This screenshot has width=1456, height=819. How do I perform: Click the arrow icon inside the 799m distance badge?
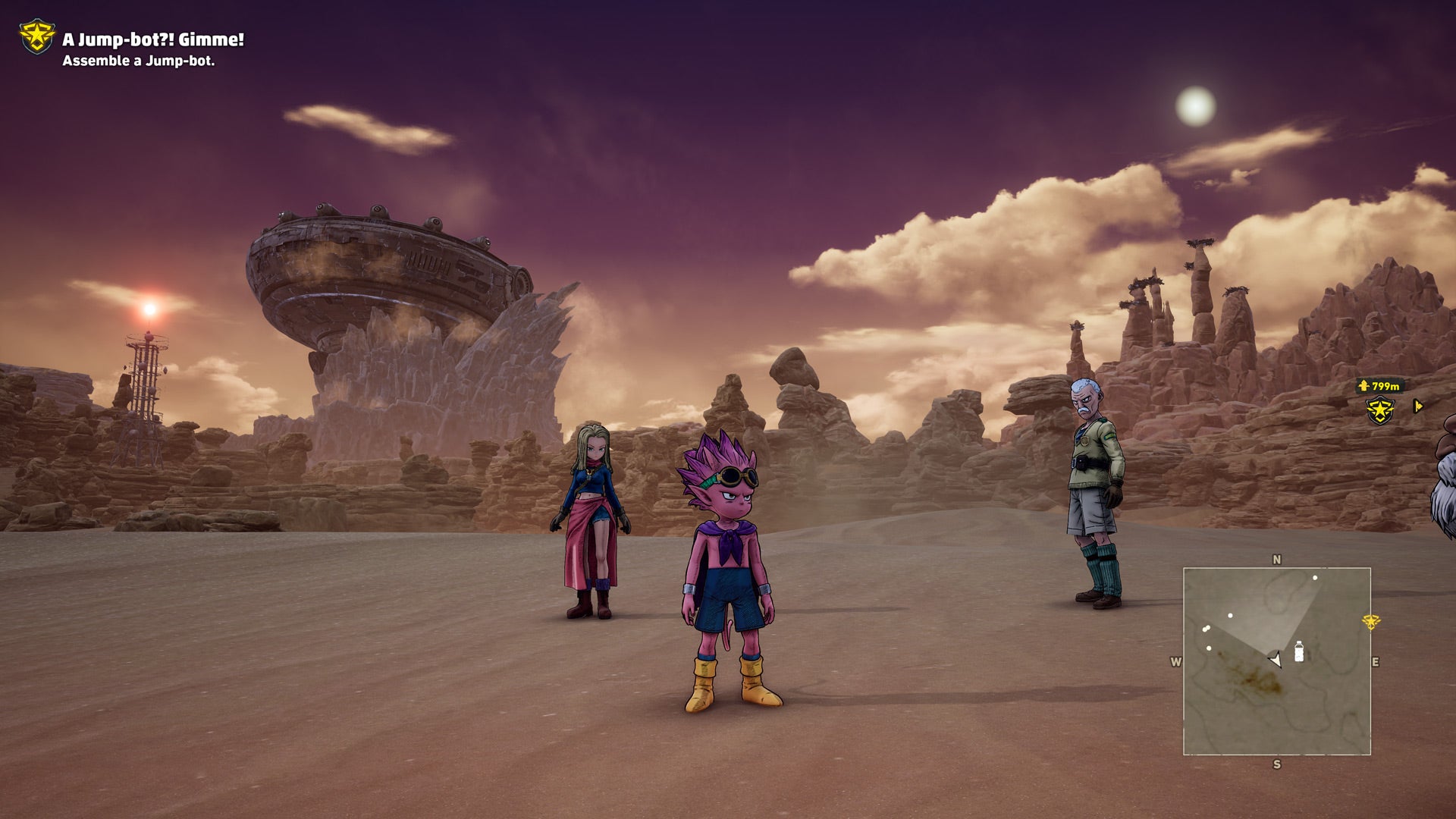click(1363, 386)
